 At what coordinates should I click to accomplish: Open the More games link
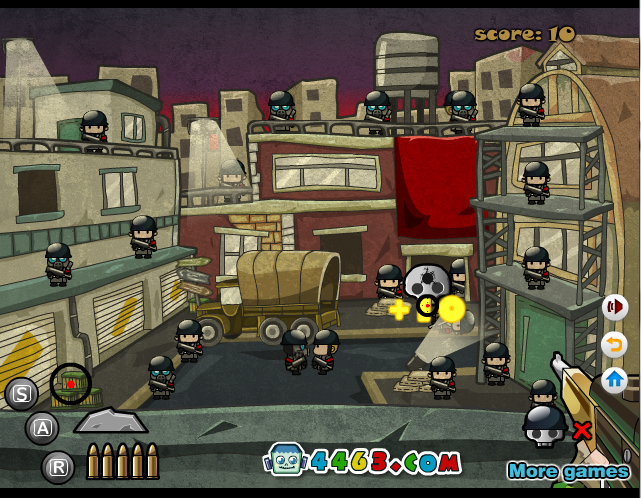click(x=567, y=471)
